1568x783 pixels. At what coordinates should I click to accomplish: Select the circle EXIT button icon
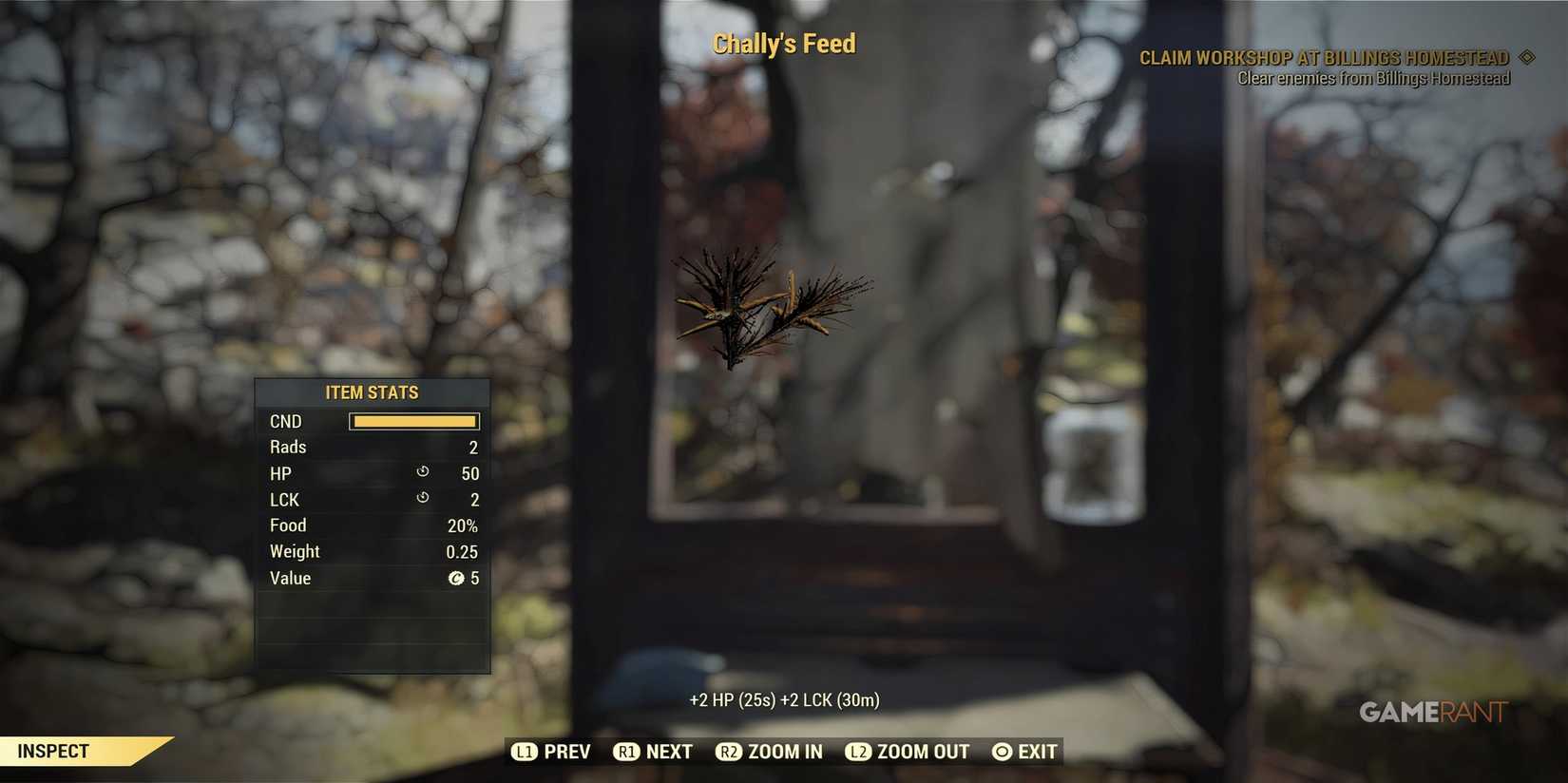click(1000, 751)
